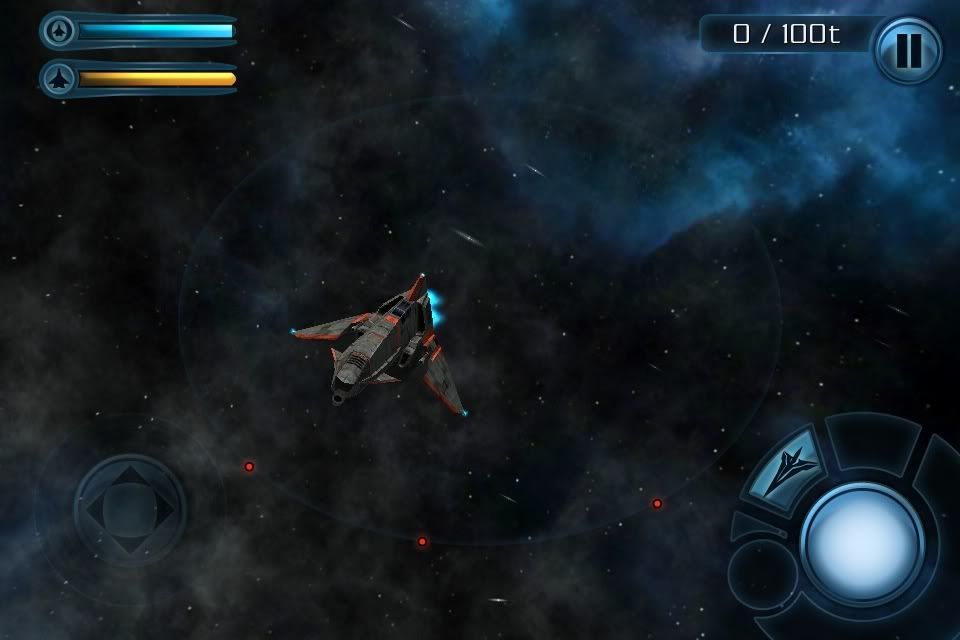Tap the large glowing fire button
The image size is (960, 640).
click(862, 543)
